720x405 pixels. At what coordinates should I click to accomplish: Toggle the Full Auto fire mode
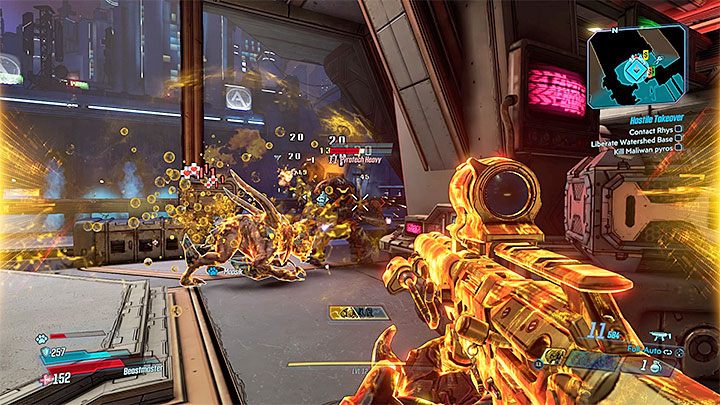pos(640,353)
